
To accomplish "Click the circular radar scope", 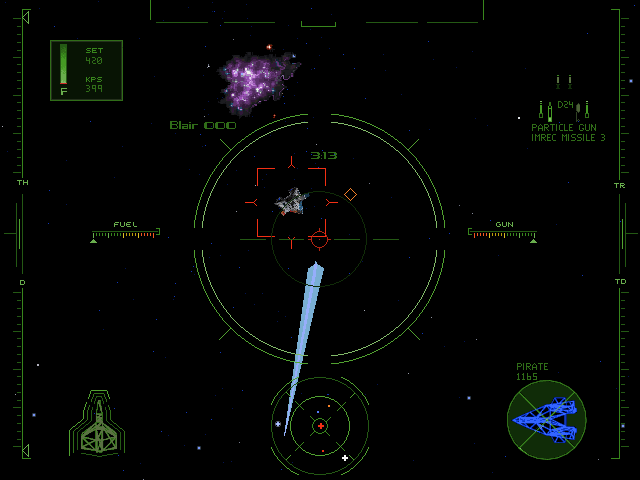I will (x=320, y=425).
